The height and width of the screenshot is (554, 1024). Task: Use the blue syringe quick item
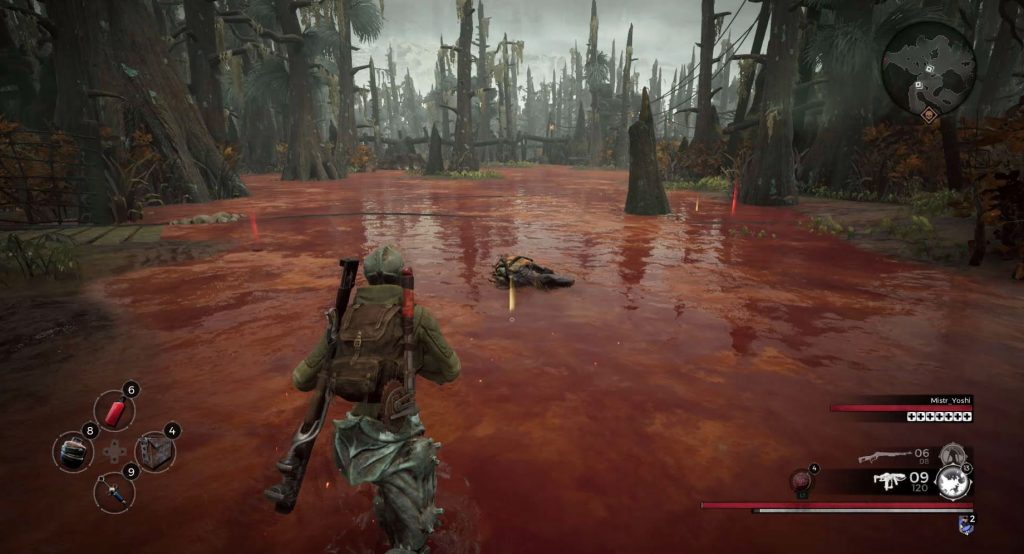click(114, 491)
